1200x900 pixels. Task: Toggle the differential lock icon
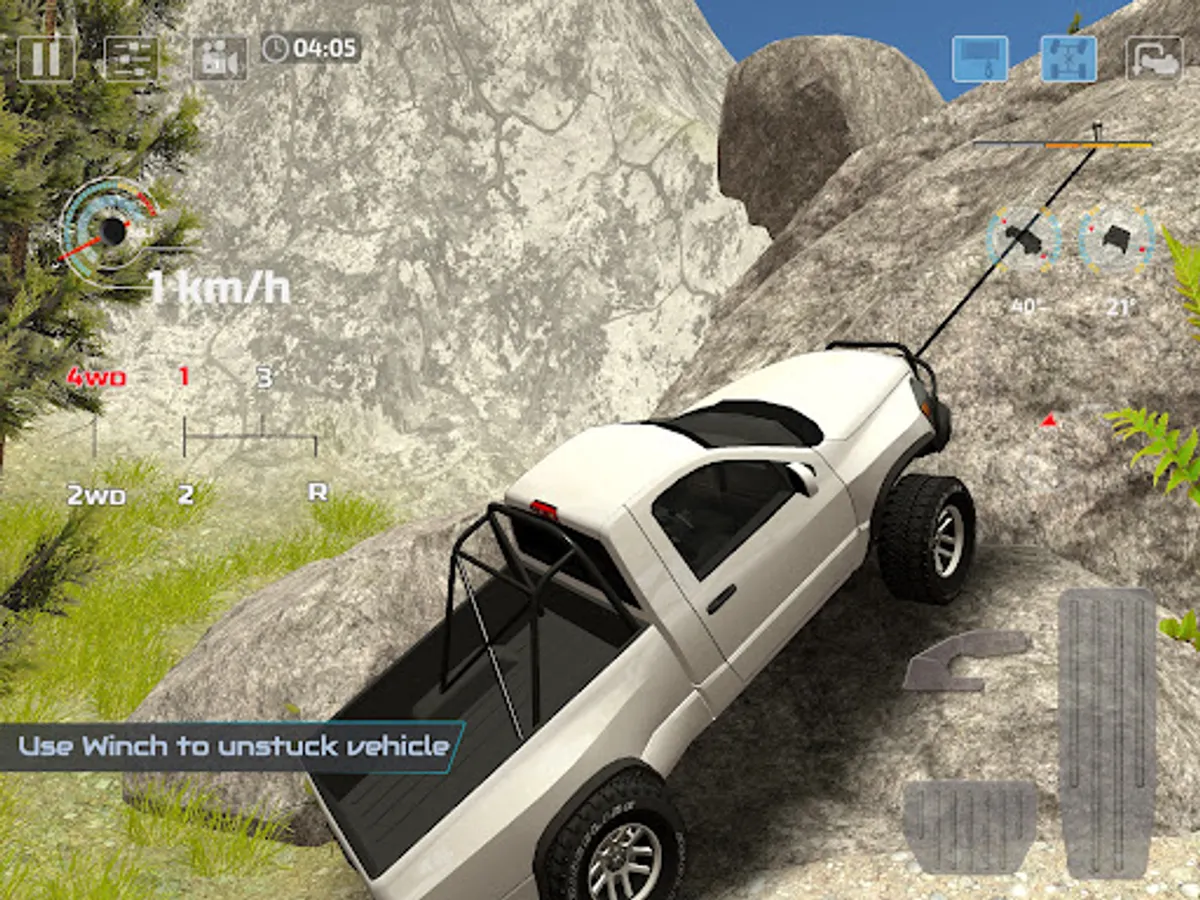pyautogui.click(x=1068, y=58)
